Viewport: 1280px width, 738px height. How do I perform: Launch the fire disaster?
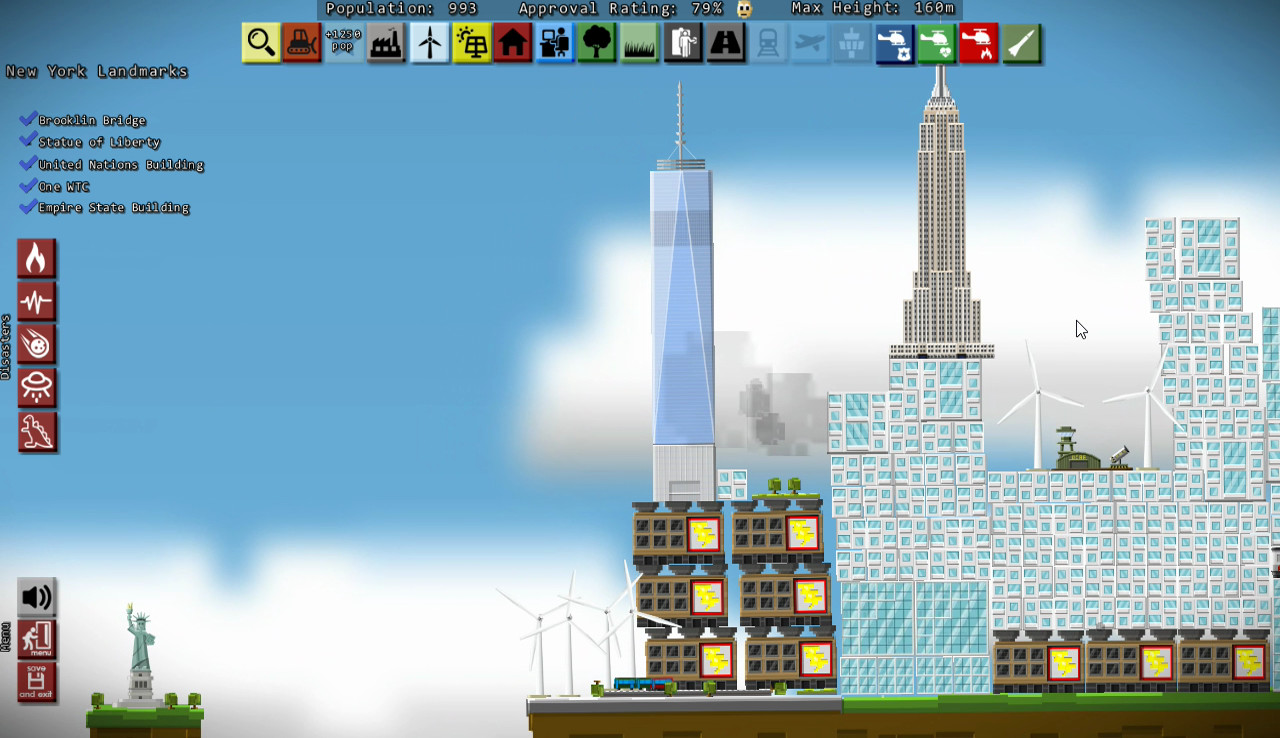(x=37, y=258)
